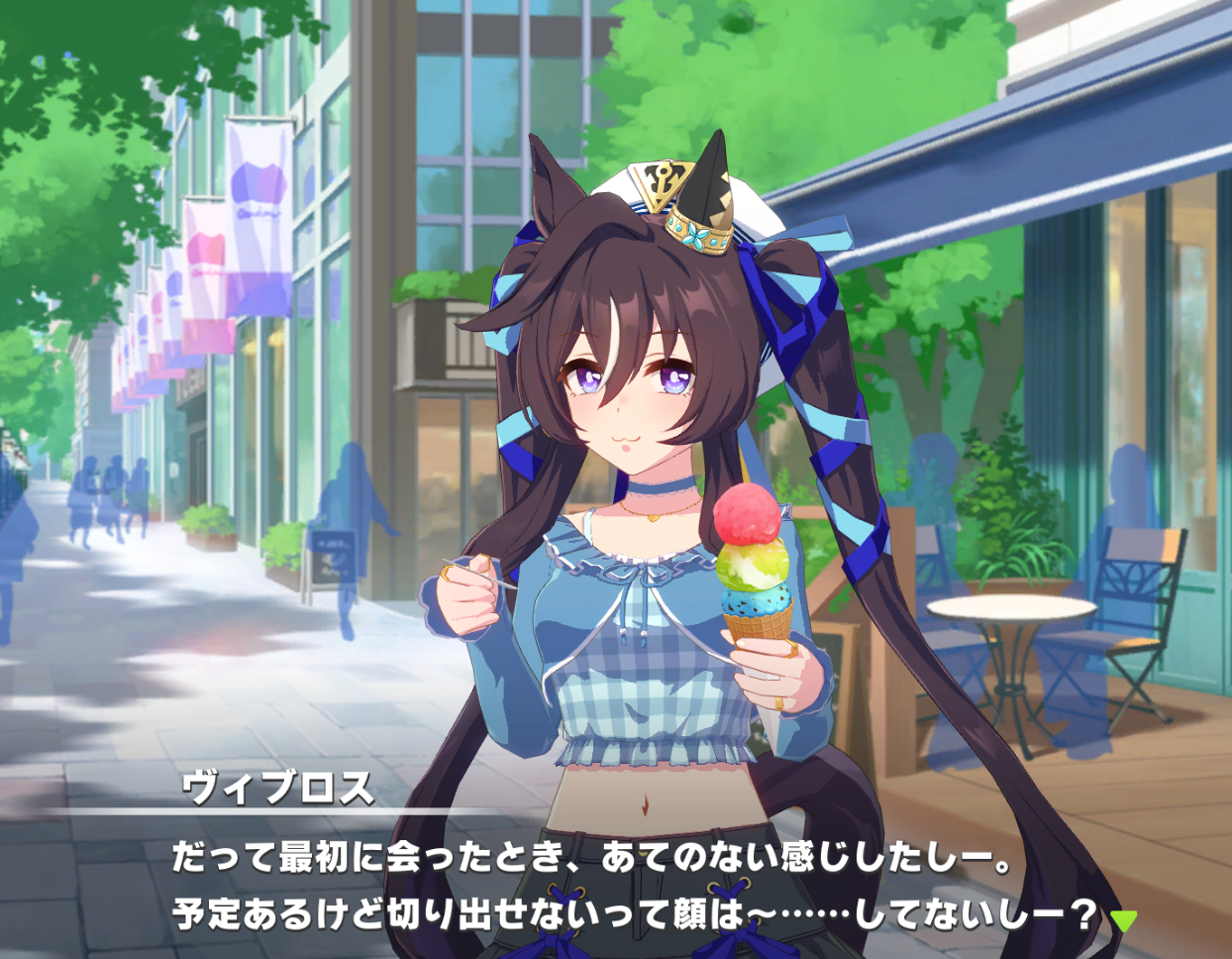Advance dialogue with the green arrow indicator
Viewport: 1232px width, 959px height.
click(x=1123, y=920)
